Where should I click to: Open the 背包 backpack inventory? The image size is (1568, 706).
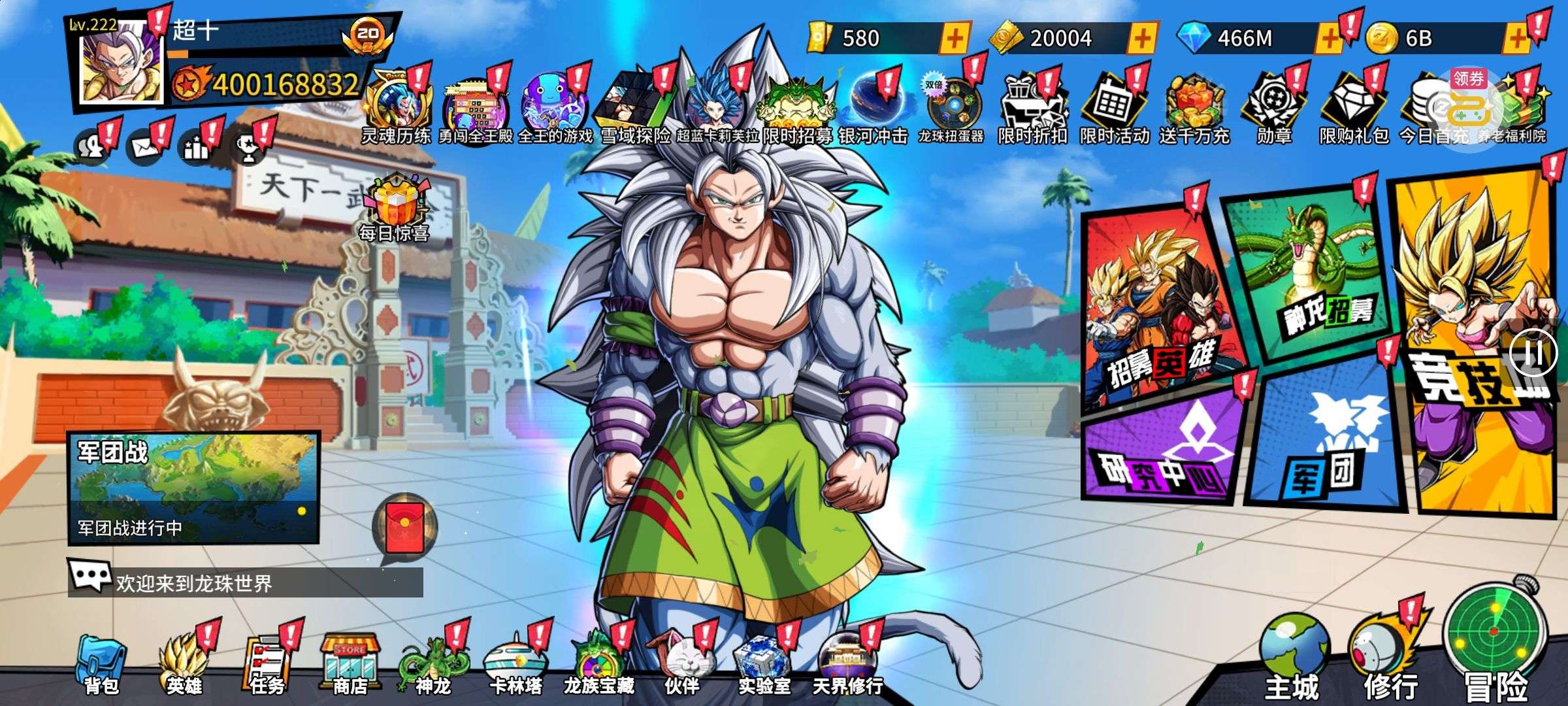101,664
